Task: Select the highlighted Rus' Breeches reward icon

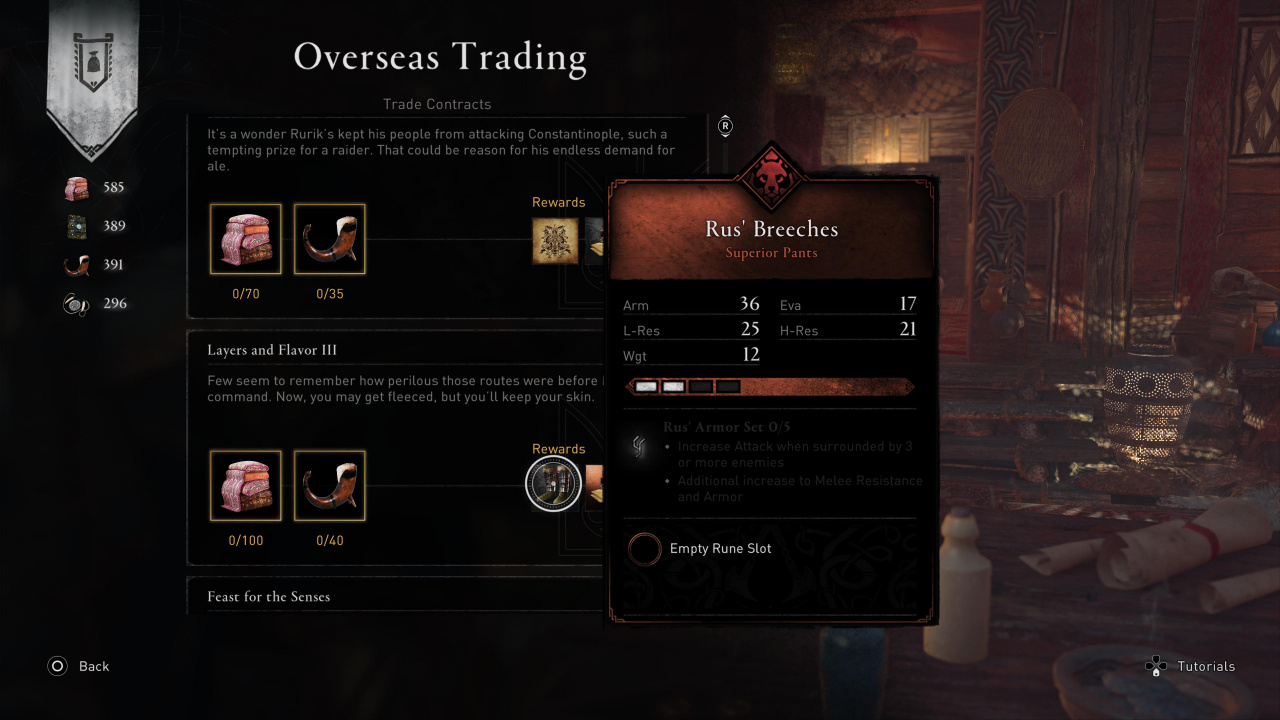Action: tap(553, 484)
